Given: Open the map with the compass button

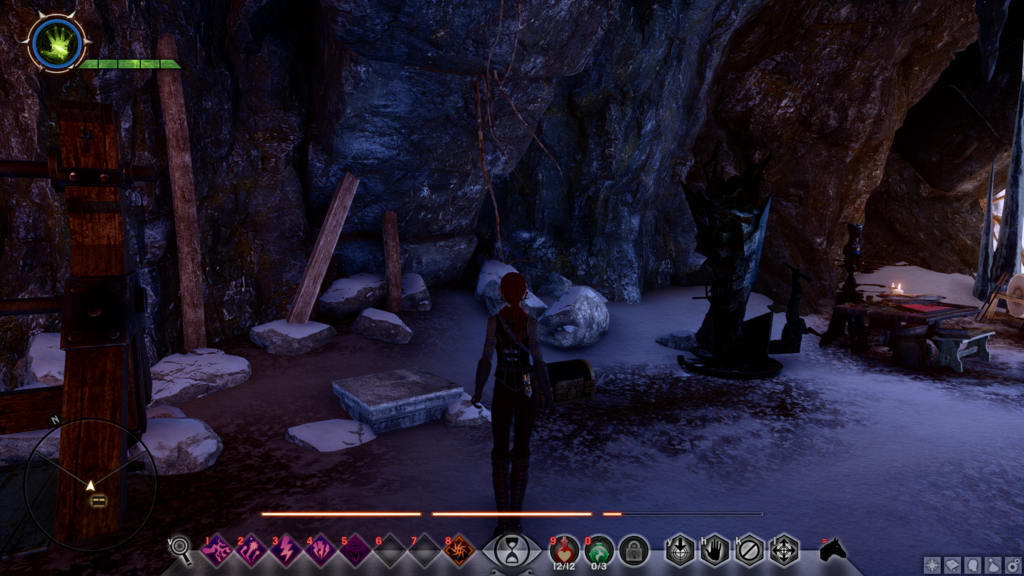Looking at the screenshot, I should [932, 565].
